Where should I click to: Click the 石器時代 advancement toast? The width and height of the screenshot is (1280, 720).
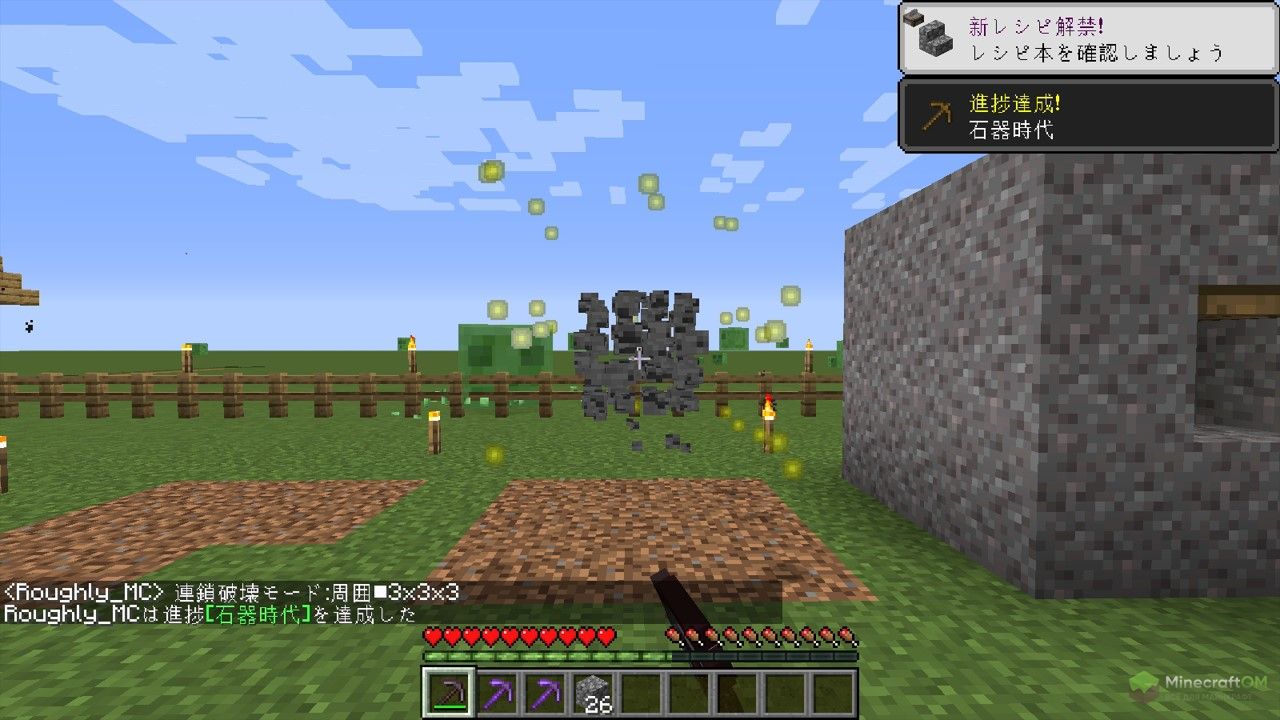[x=1088, y=115]
